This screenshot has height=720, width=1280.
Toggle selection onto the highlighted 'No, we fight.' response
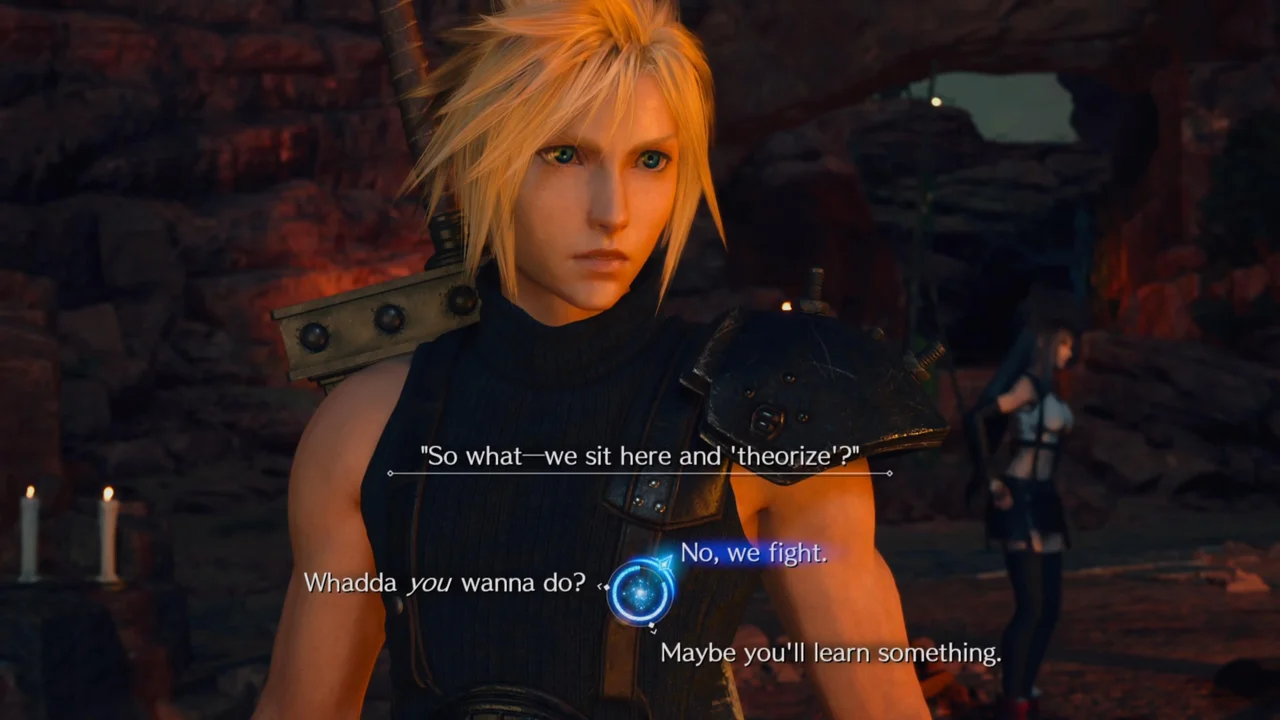[753, 554]
